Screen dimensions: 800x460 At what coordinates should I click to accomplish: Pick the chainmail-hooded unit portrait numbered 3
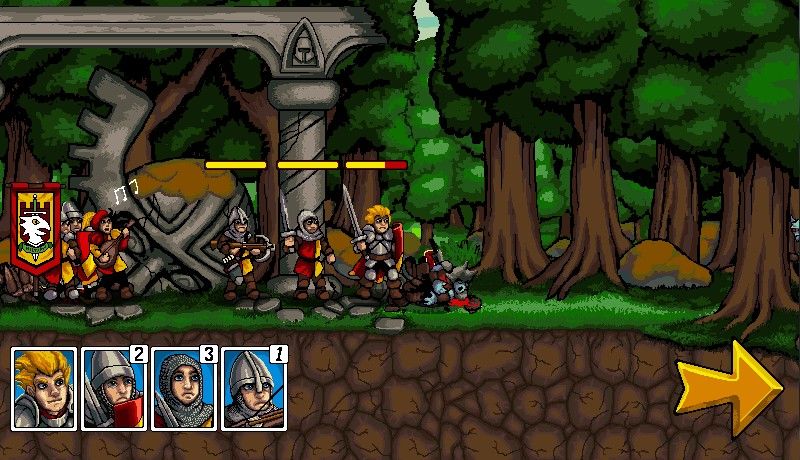pos(184,389)
